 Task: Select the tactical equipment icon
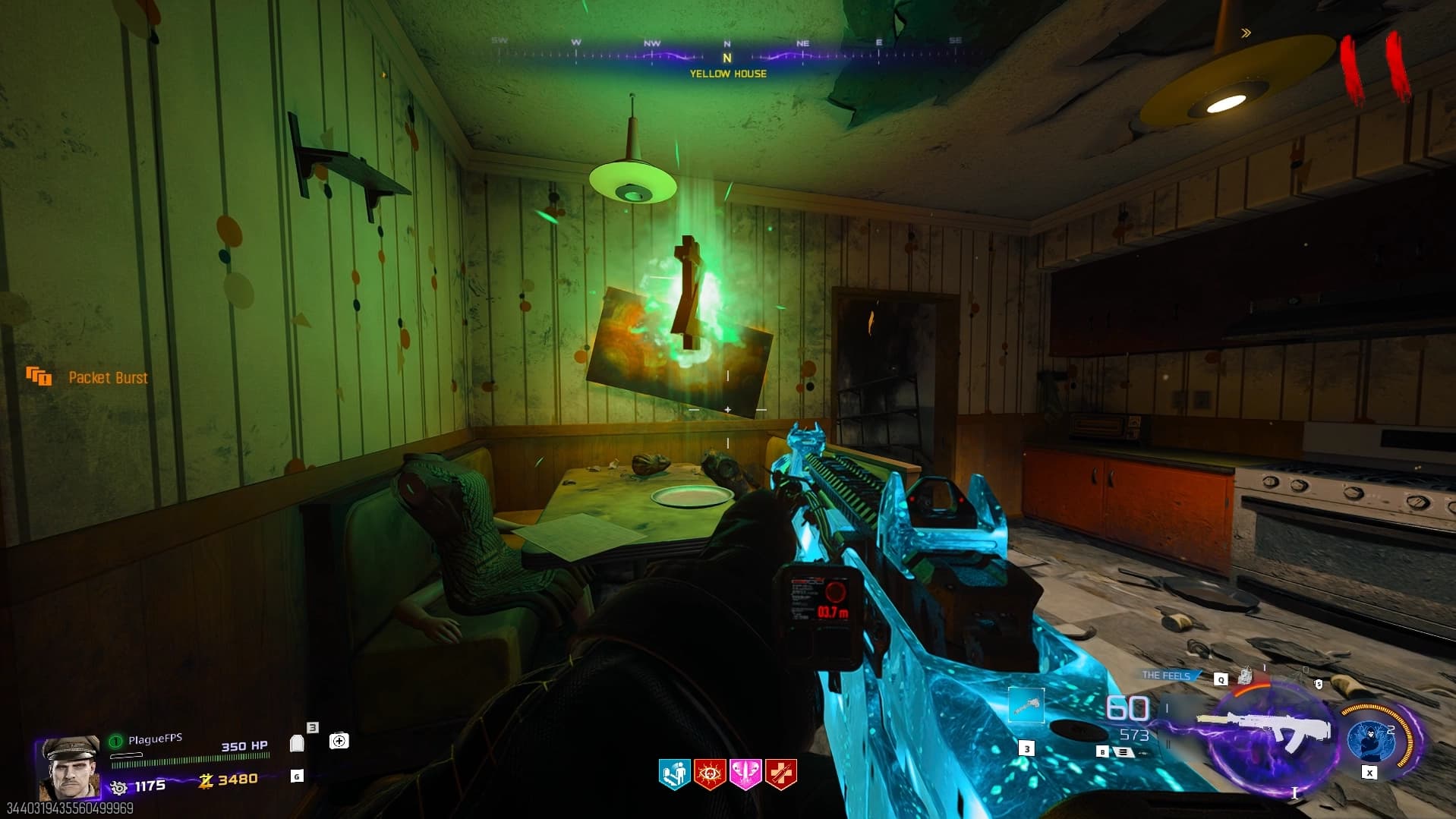[1245, 676]
